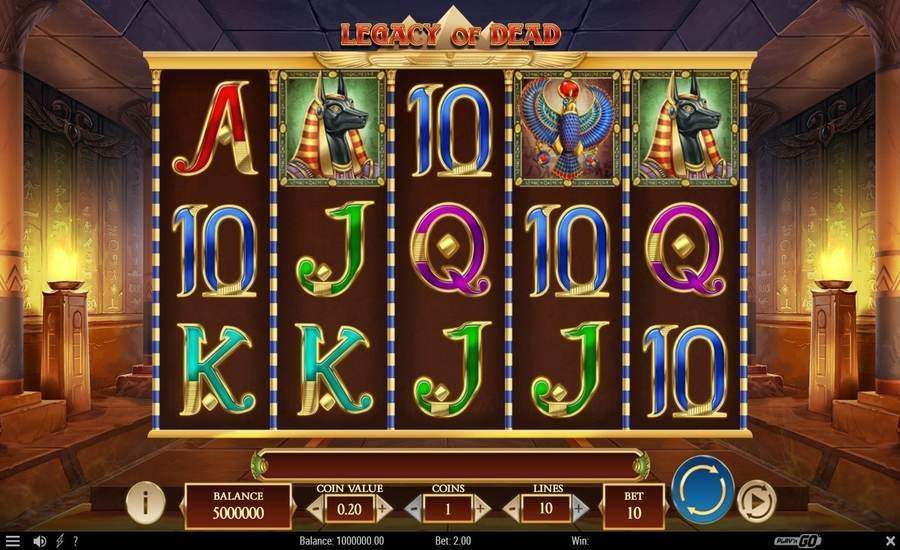
Task: Raise the number of lines
Action: 581,508
